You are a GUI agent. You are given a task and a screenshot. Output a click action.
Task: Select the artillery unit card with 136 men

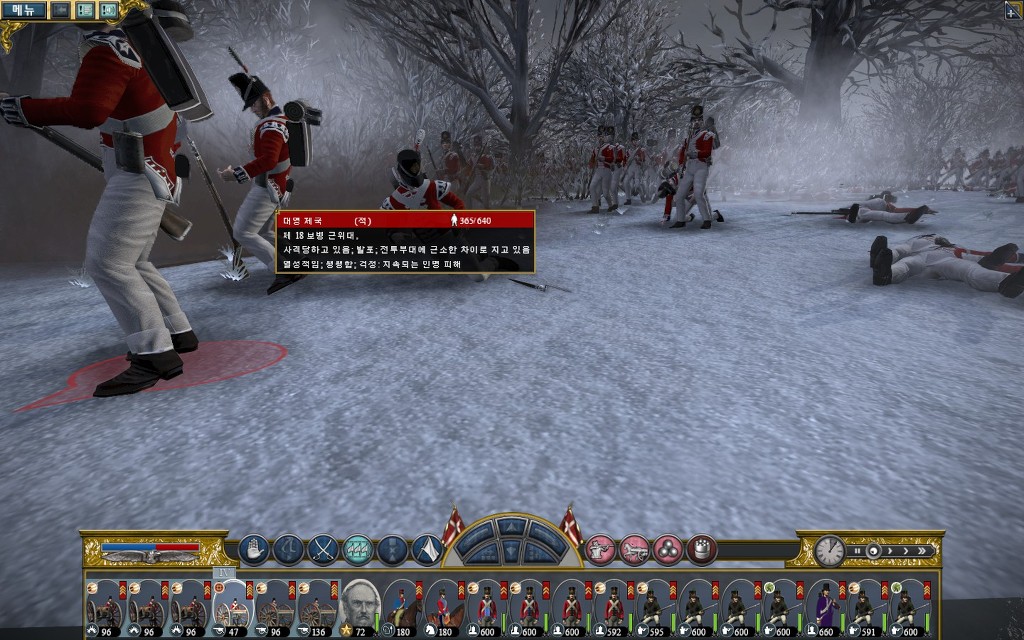pos(316,605)
